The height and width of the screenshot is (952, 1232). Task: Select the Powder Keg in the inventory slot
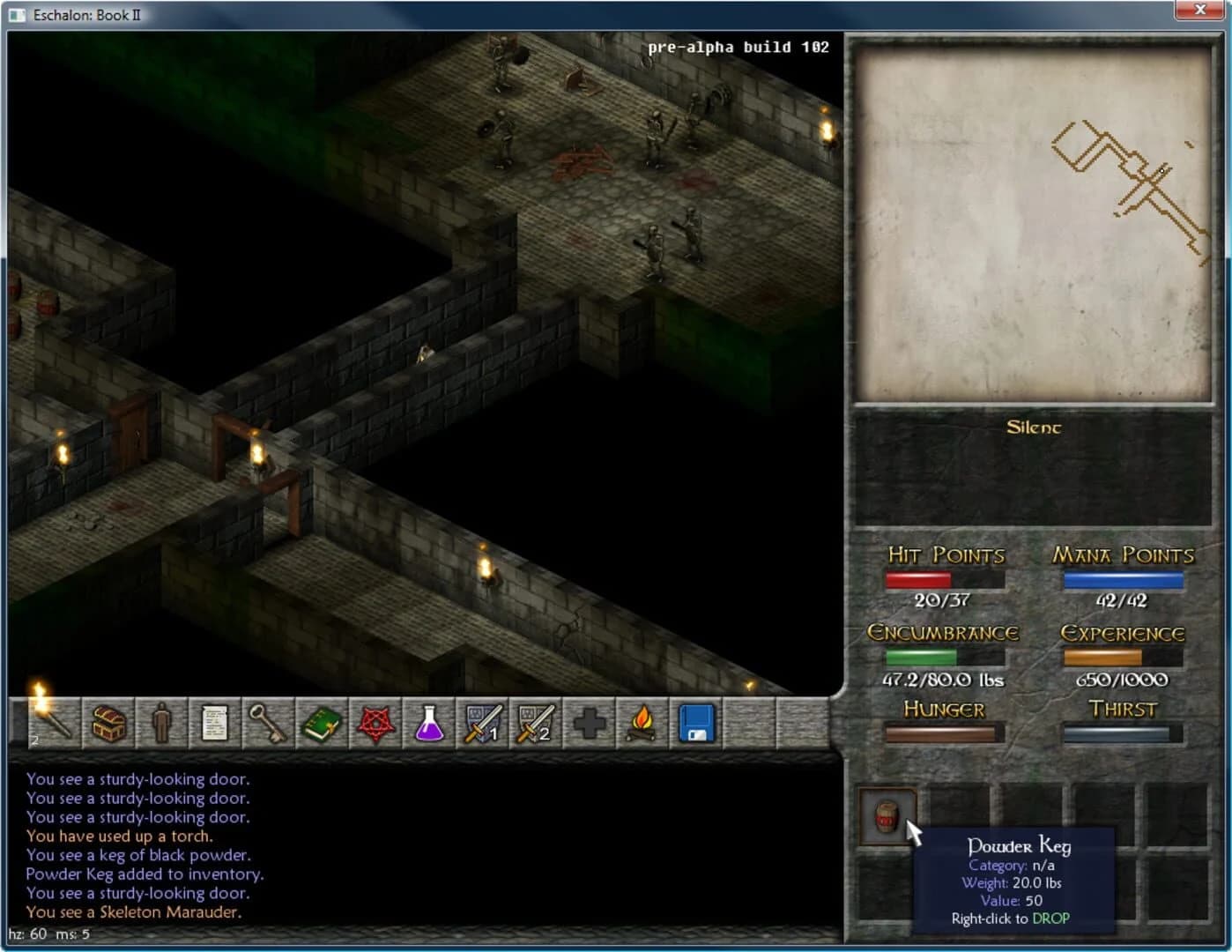pos(887,815)
